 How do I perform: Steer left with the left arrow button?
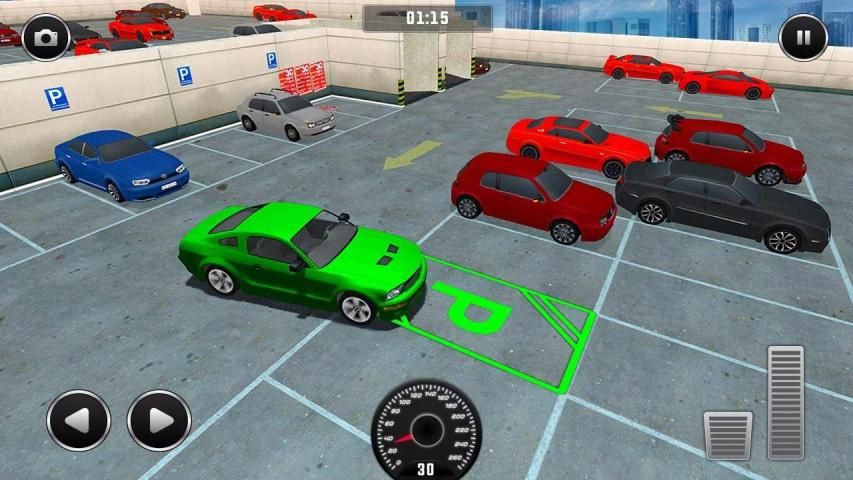click(x=78, y=420)
